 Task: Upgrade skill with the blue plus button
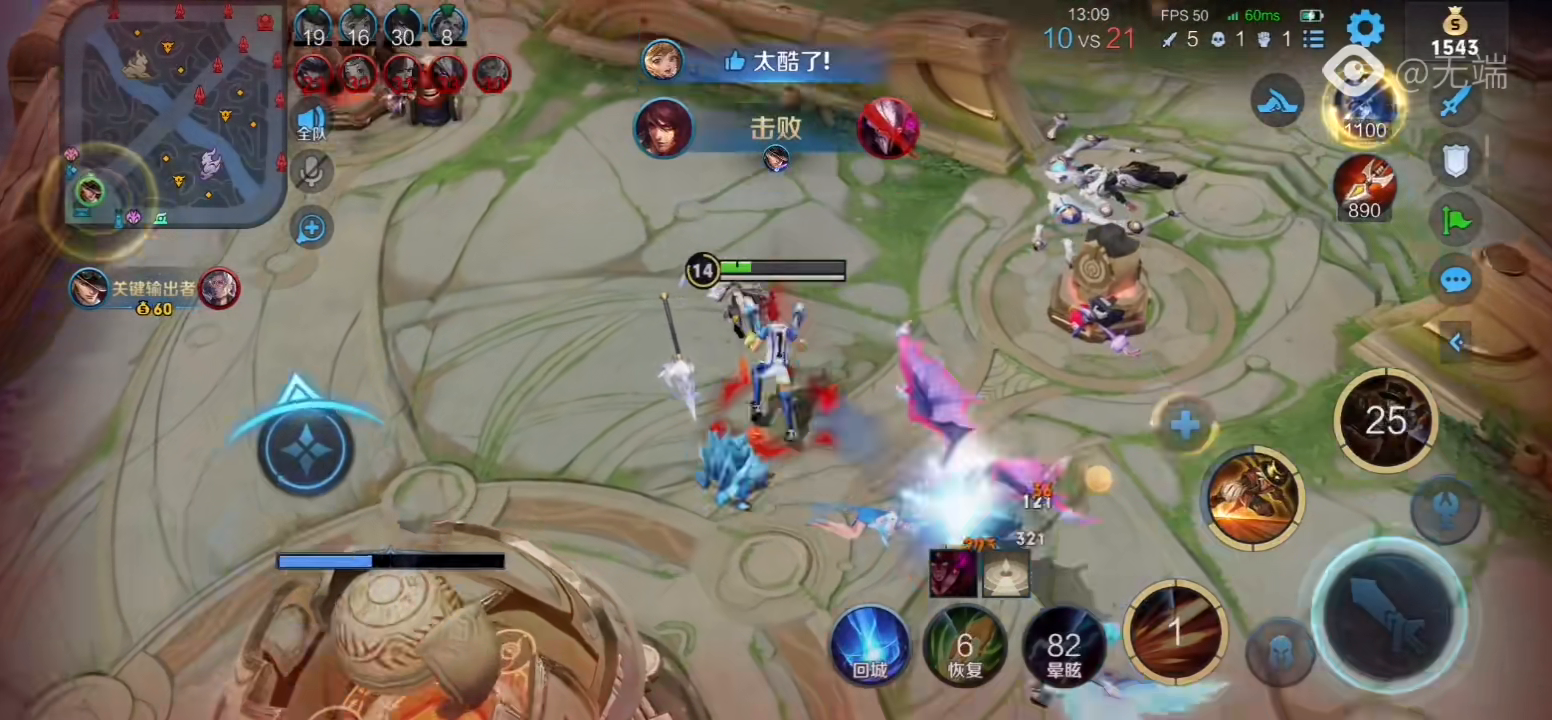[1185, 425]
